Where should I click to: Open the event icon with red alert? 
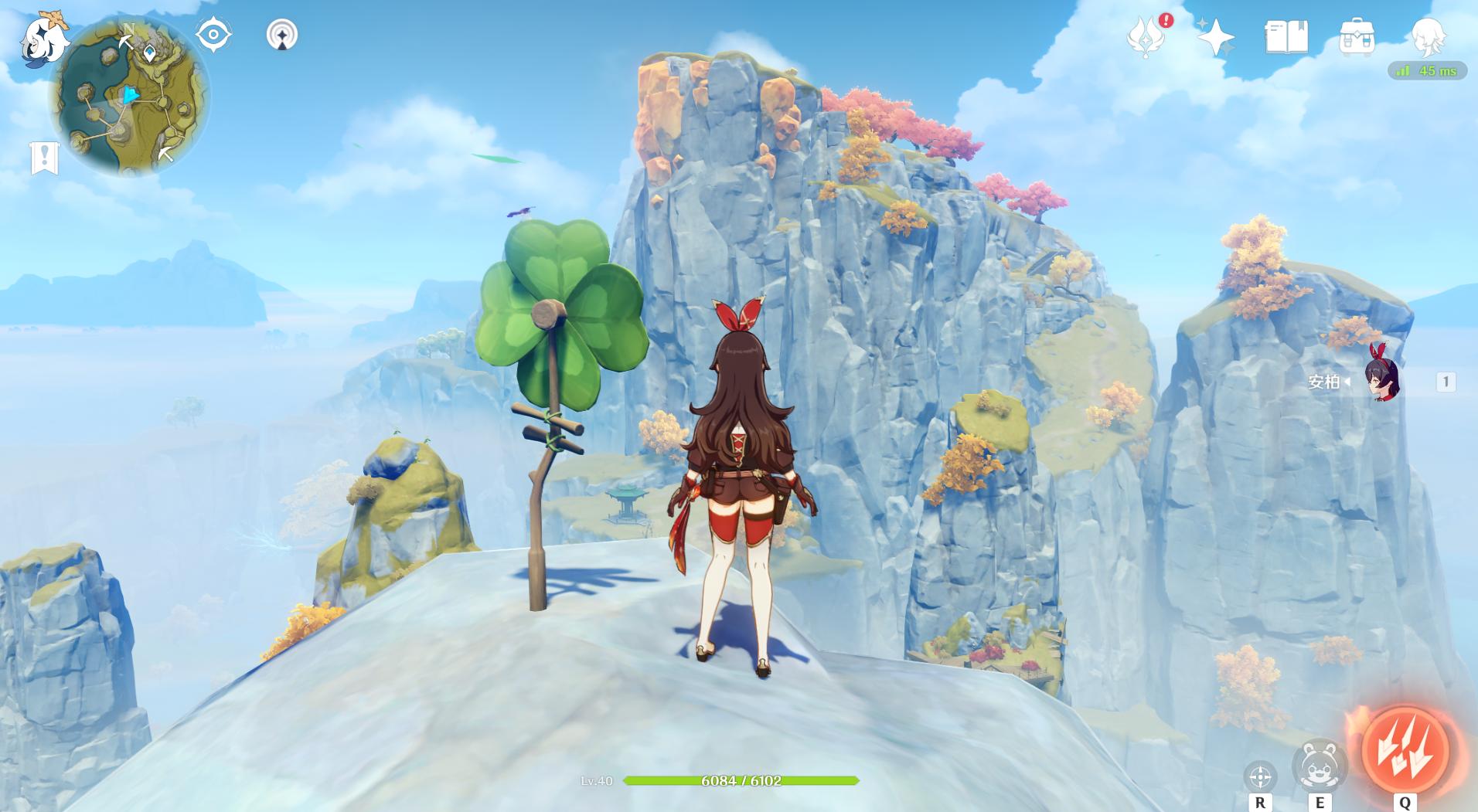(x=1148, y=36)
